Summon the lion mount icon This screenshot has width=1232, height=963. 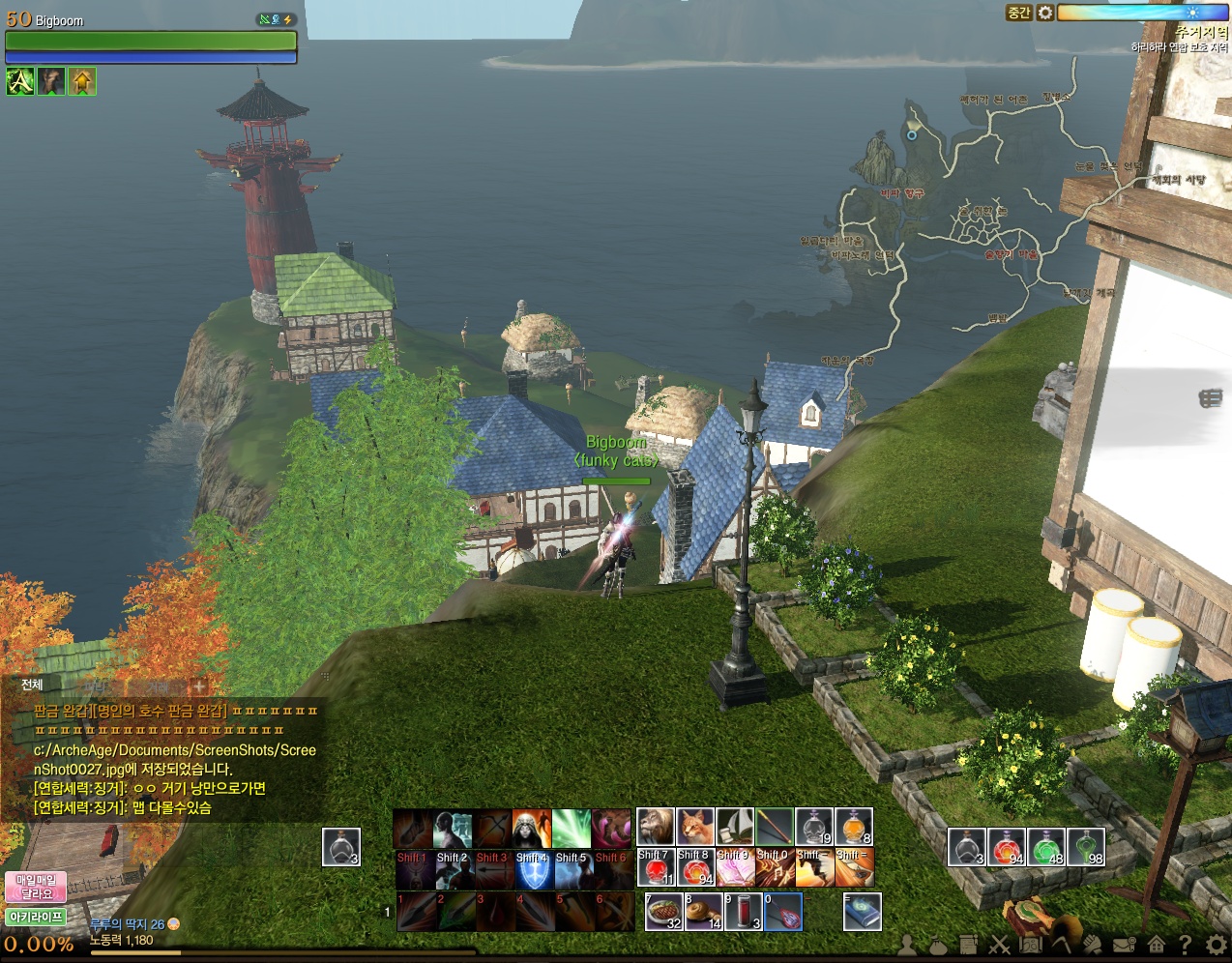click(x=655, y=827)
